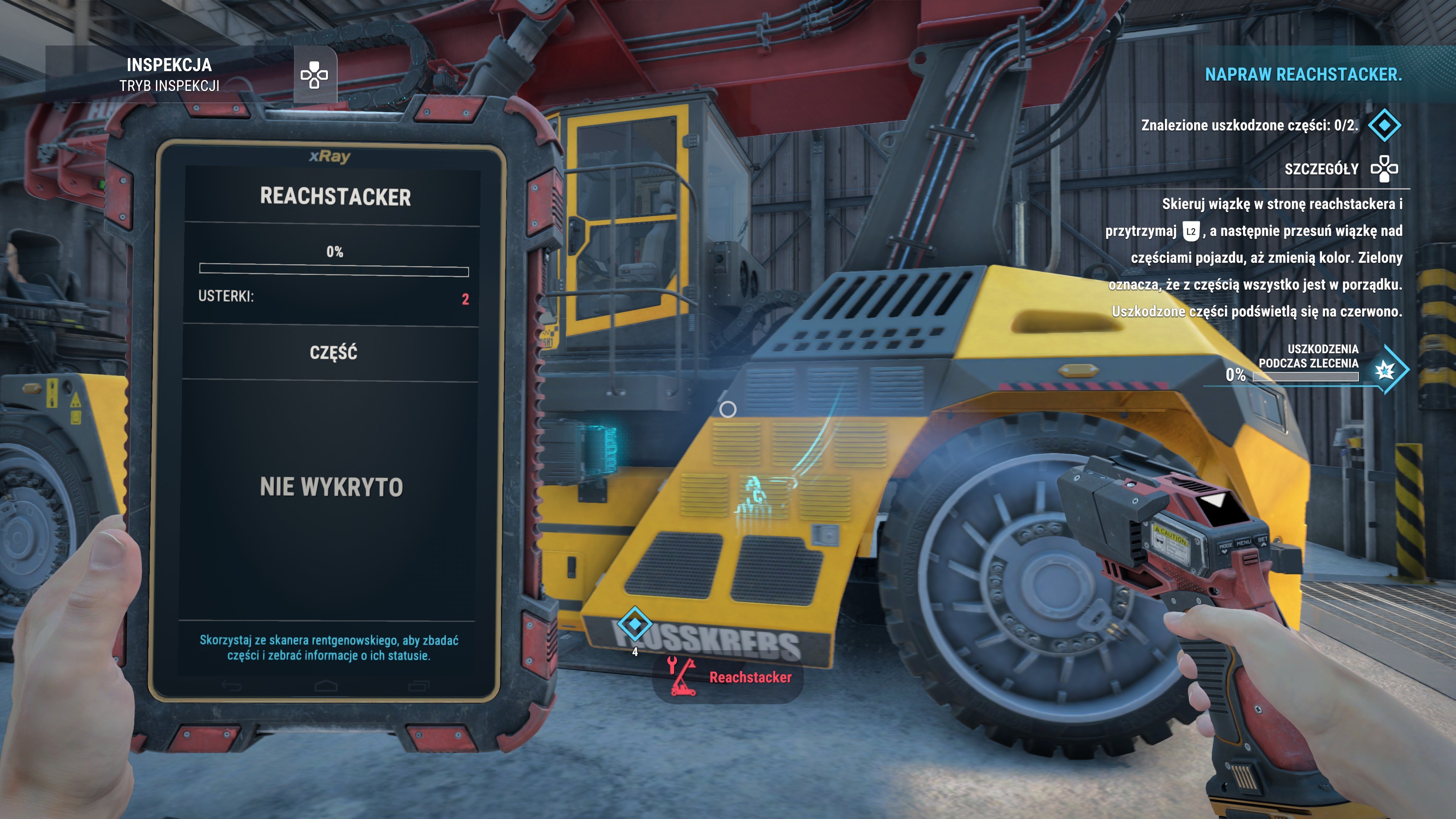1456x819 pixels.
Task: Select the diamond waypoint marker labeled 4
Action: tap(635, 623)
